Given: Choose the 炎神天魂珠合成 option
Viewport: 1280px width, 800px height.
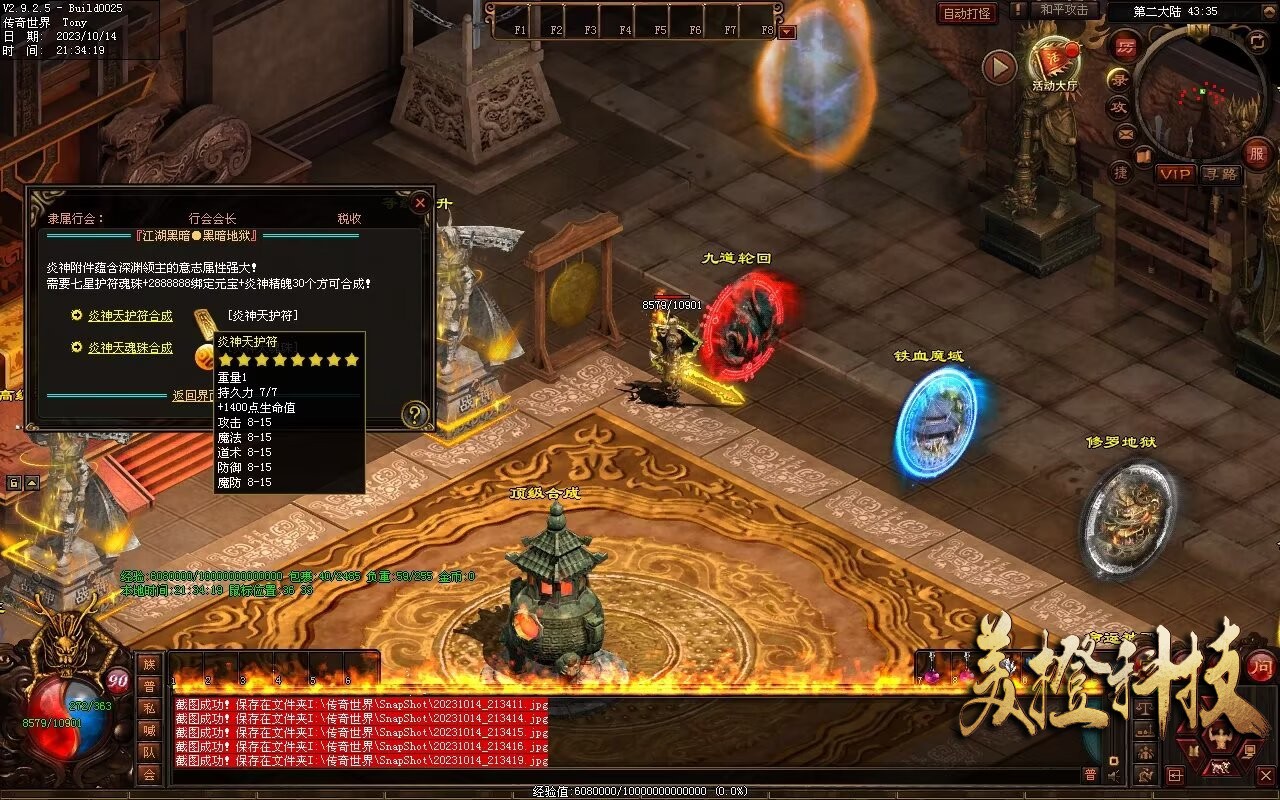Looking at the screenshot, I should click(130, 348).
